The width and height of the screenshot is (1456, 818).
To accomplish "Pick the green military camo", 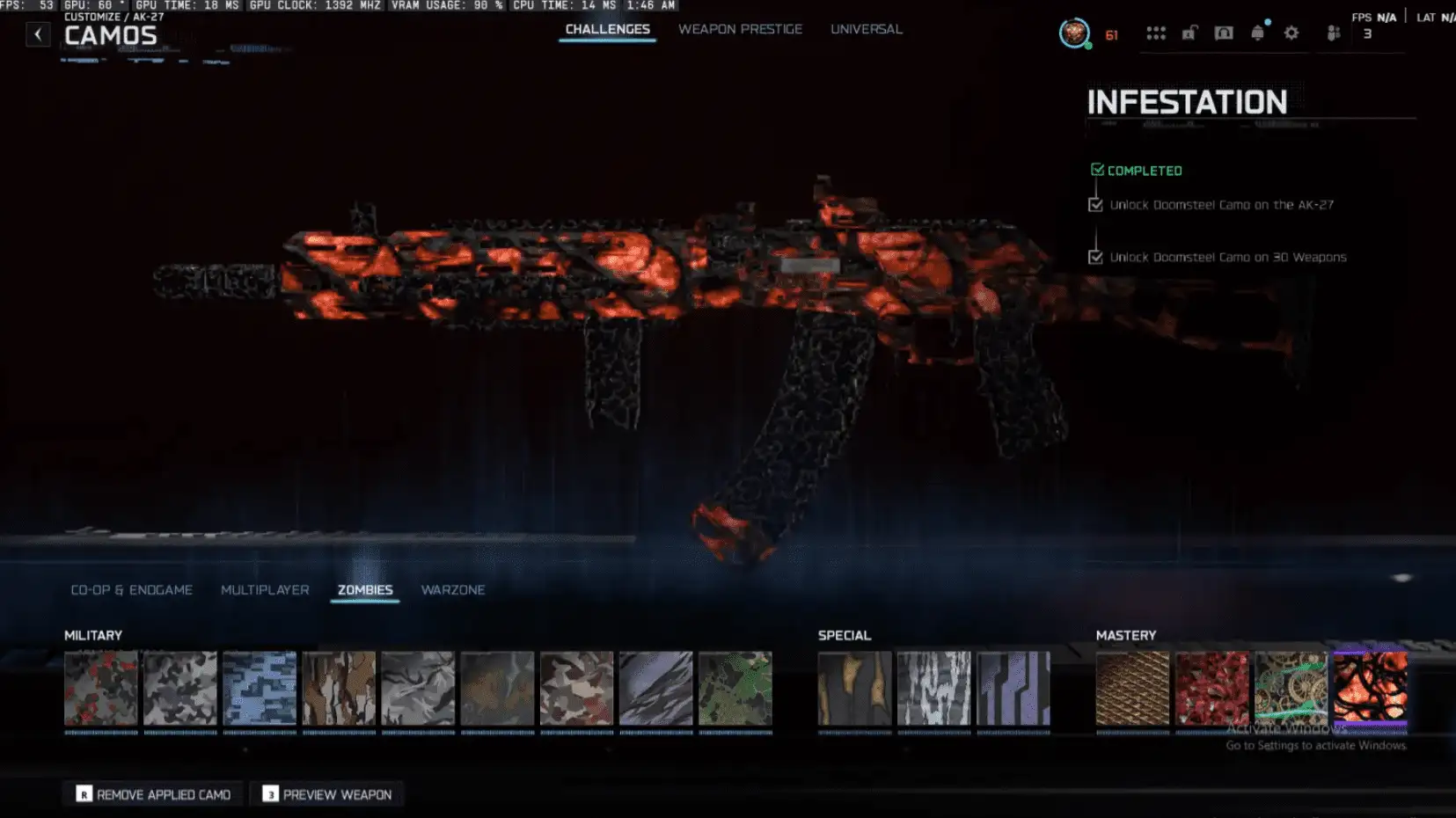I will 735,689.
